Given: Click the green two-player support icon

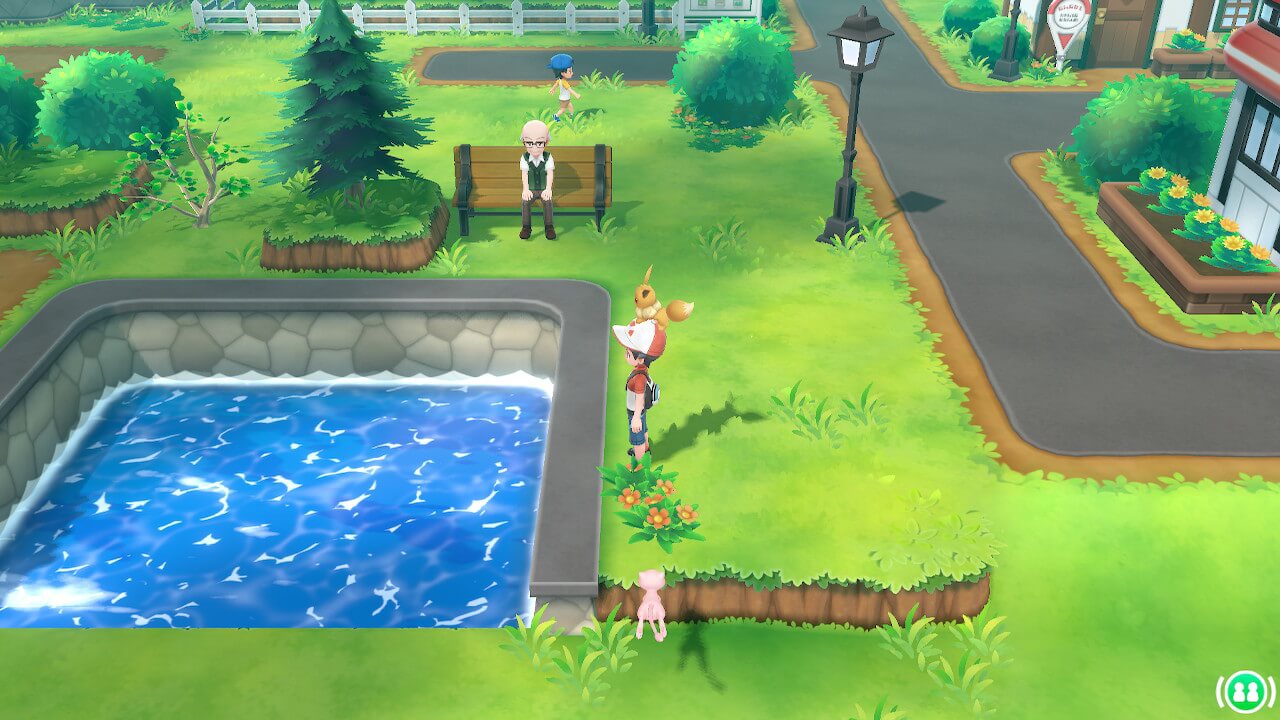Looking at the screenshot, I should coord(1245,691).
